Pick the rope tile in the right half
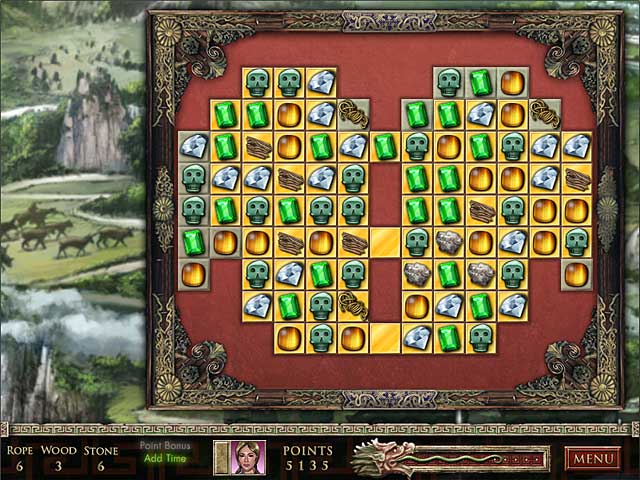The image size is (640, 480). pos(545,114)
